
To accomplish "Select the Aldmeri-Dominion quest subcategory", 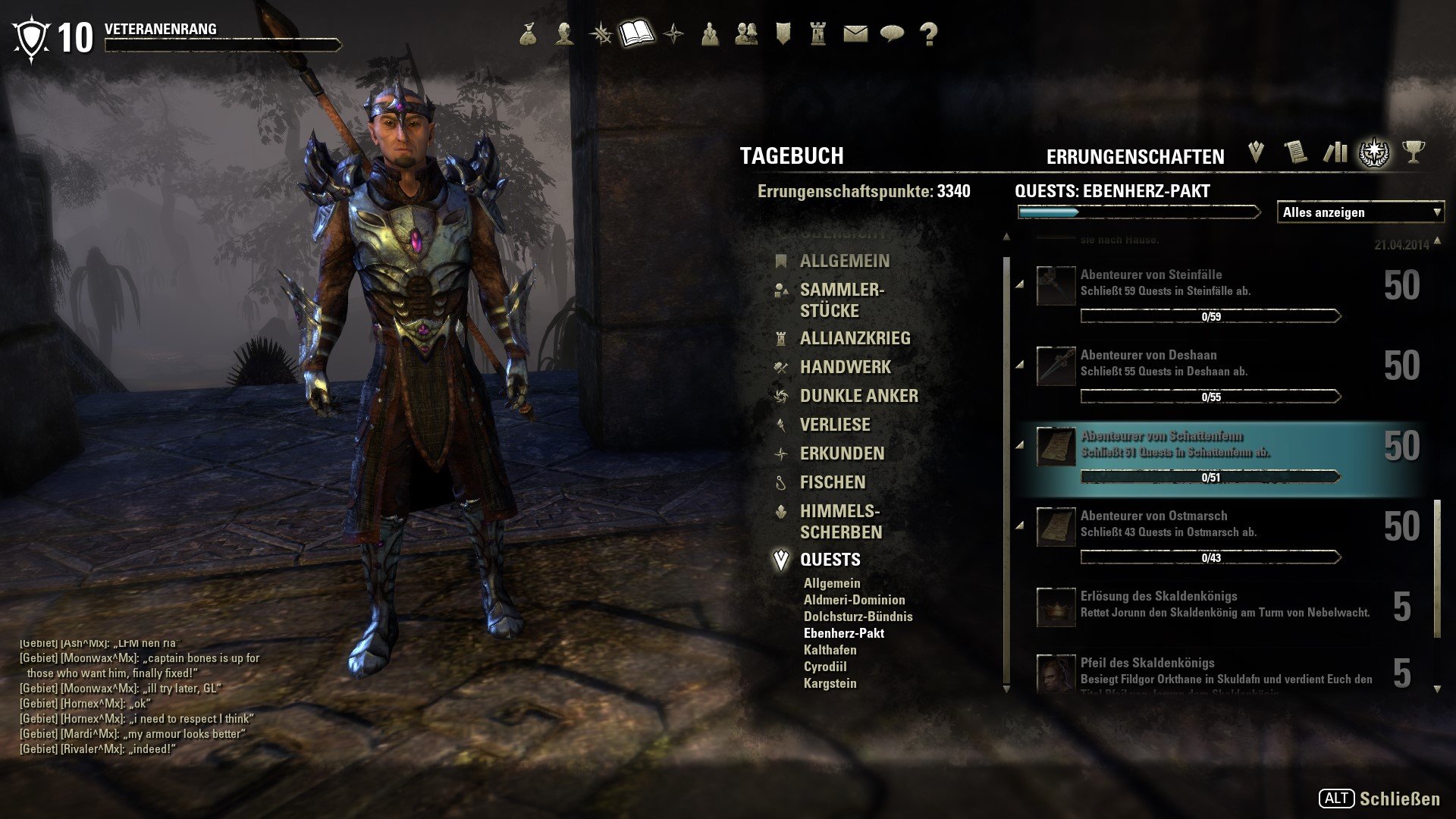I will pyautogui.click(x=854, y=600).
